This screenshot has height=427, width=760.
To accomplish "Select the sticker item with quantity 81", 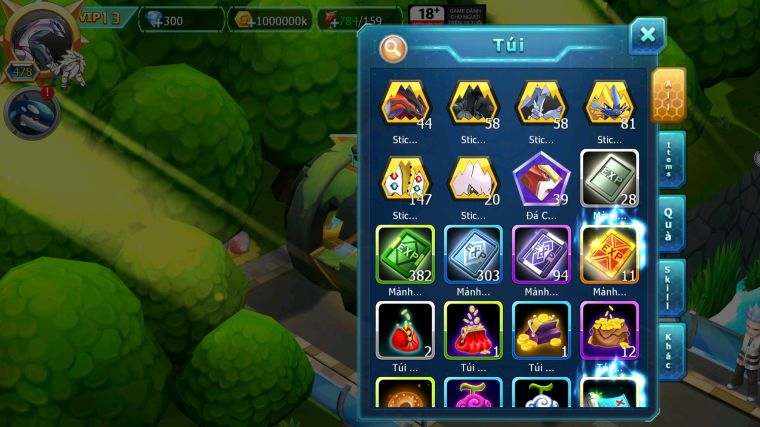I will tap(609, 103).
